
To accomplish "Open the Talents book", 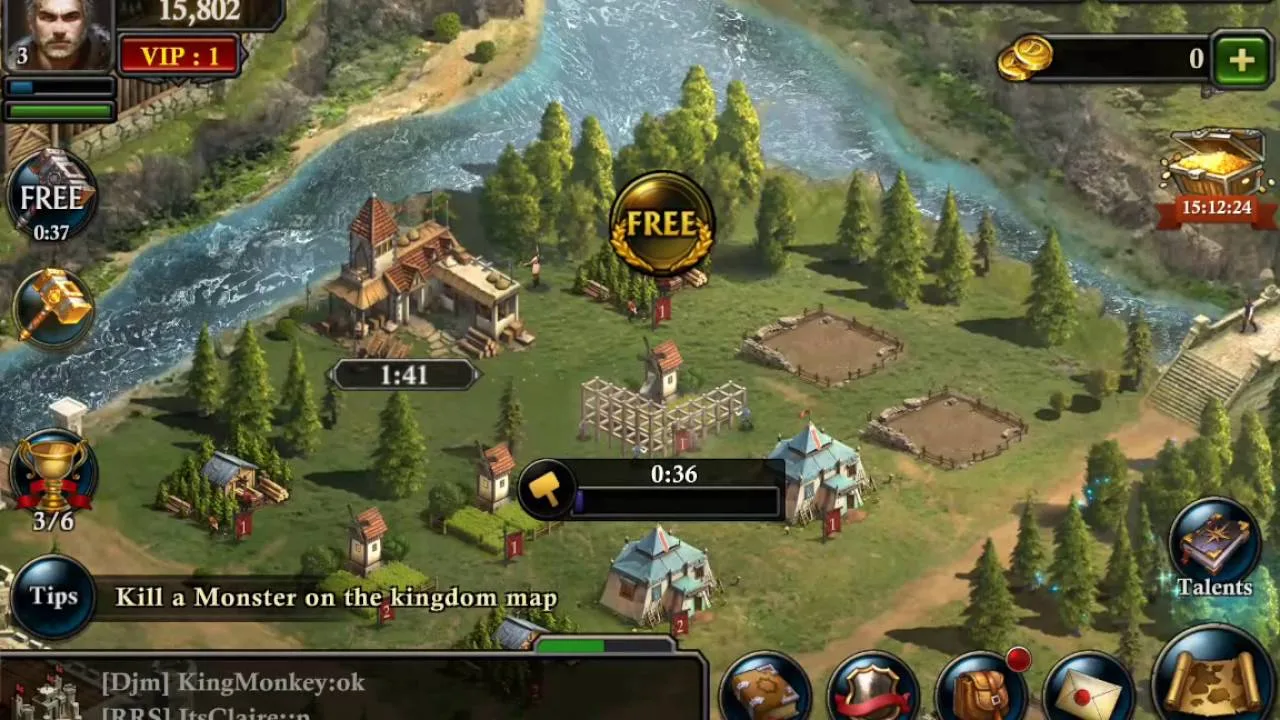I will [x=1215, y=551].
